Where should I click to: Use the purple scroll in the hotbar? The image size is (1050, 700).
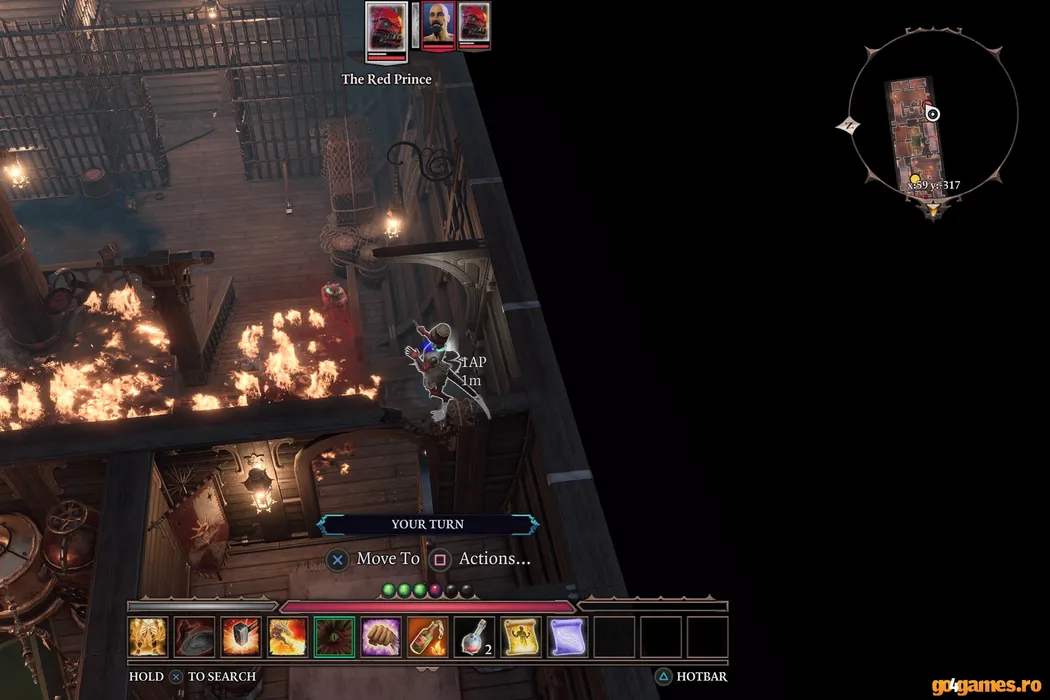tap(566, 636)
